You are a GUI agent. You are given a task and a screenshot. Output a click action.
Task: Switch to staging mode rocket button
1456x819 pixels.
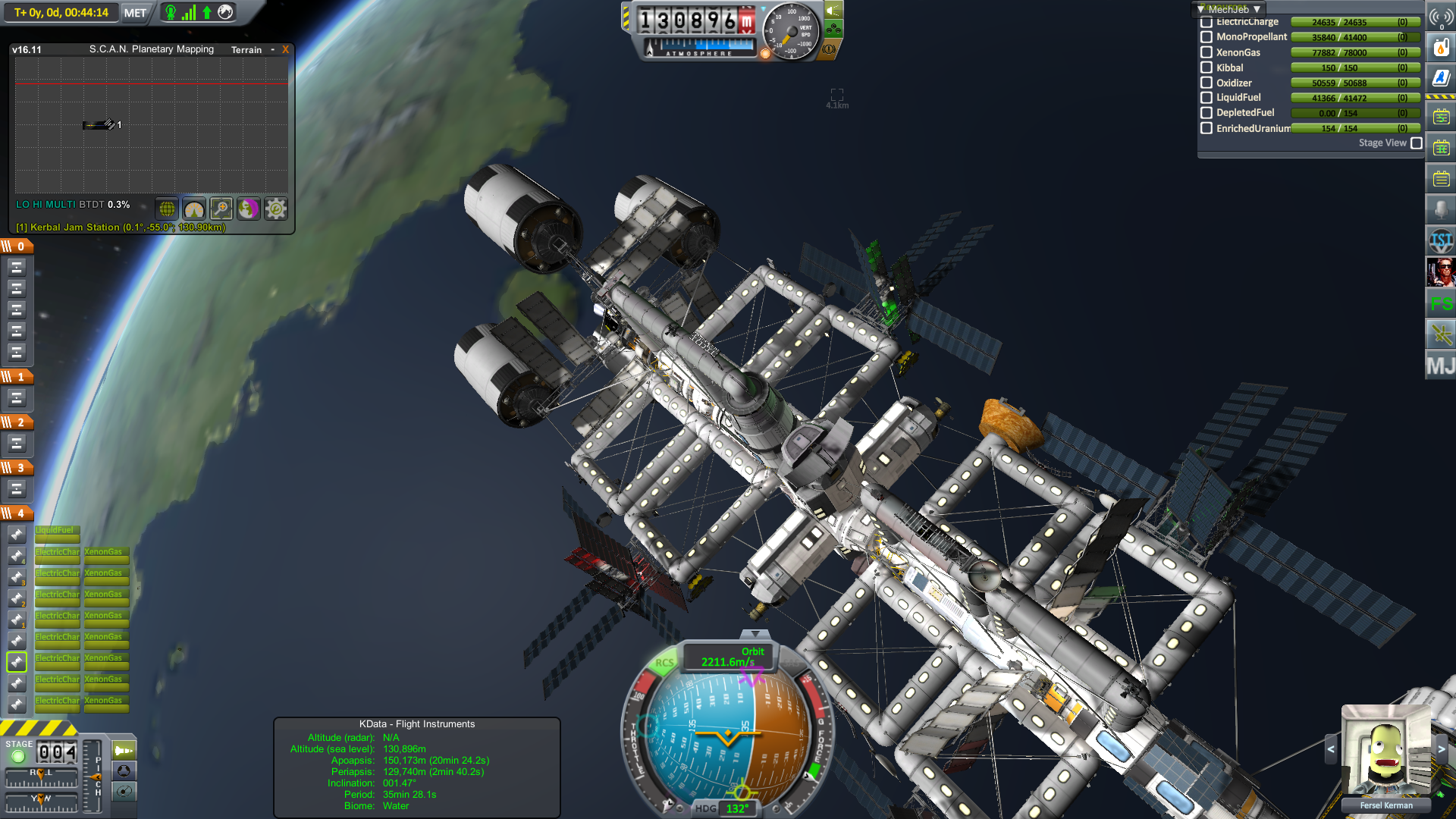pyautogui.click(x=124, y=751)
